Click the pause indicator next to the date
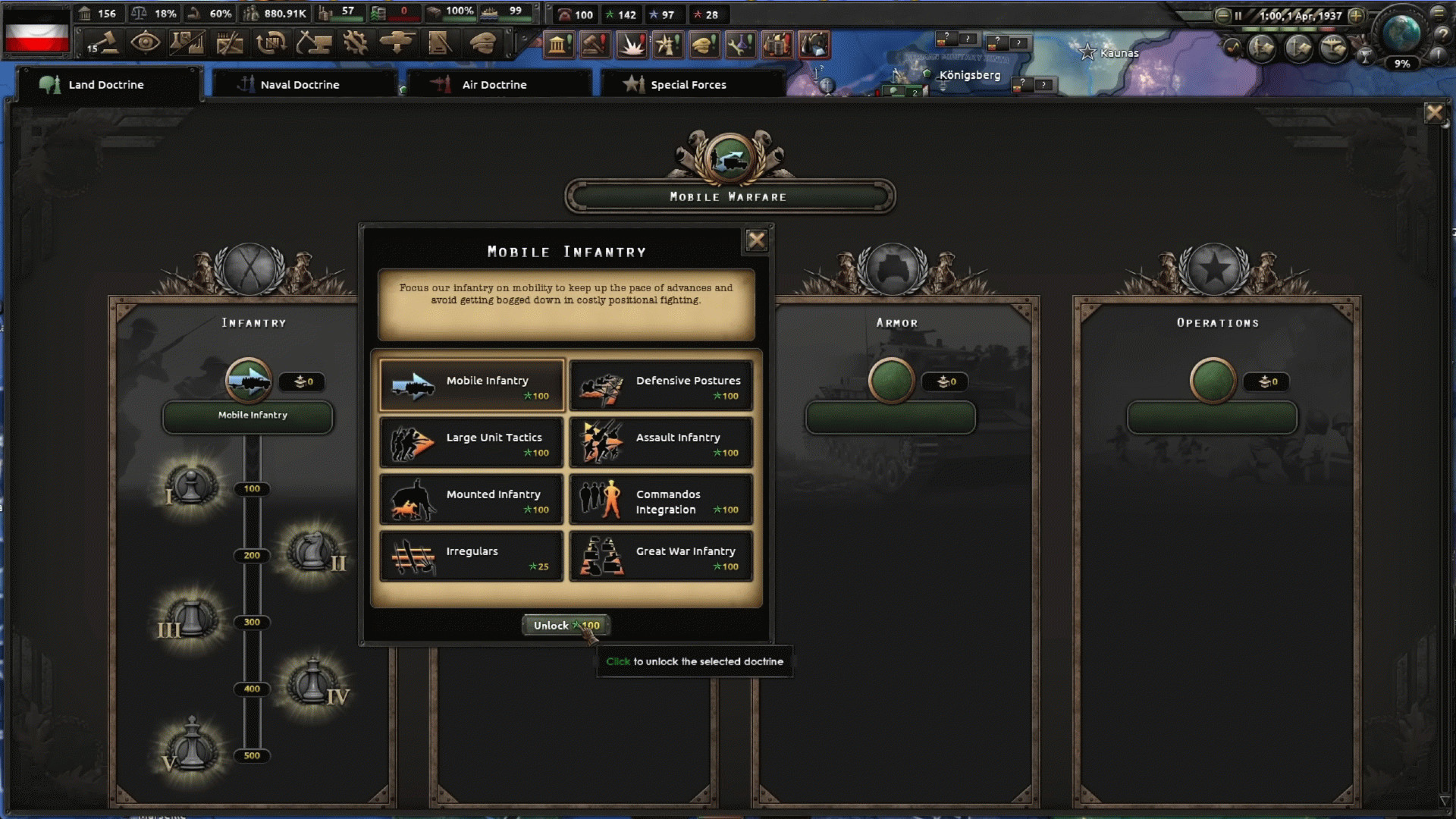This screenshot has width=1456, height=819. click(1239, 15)
